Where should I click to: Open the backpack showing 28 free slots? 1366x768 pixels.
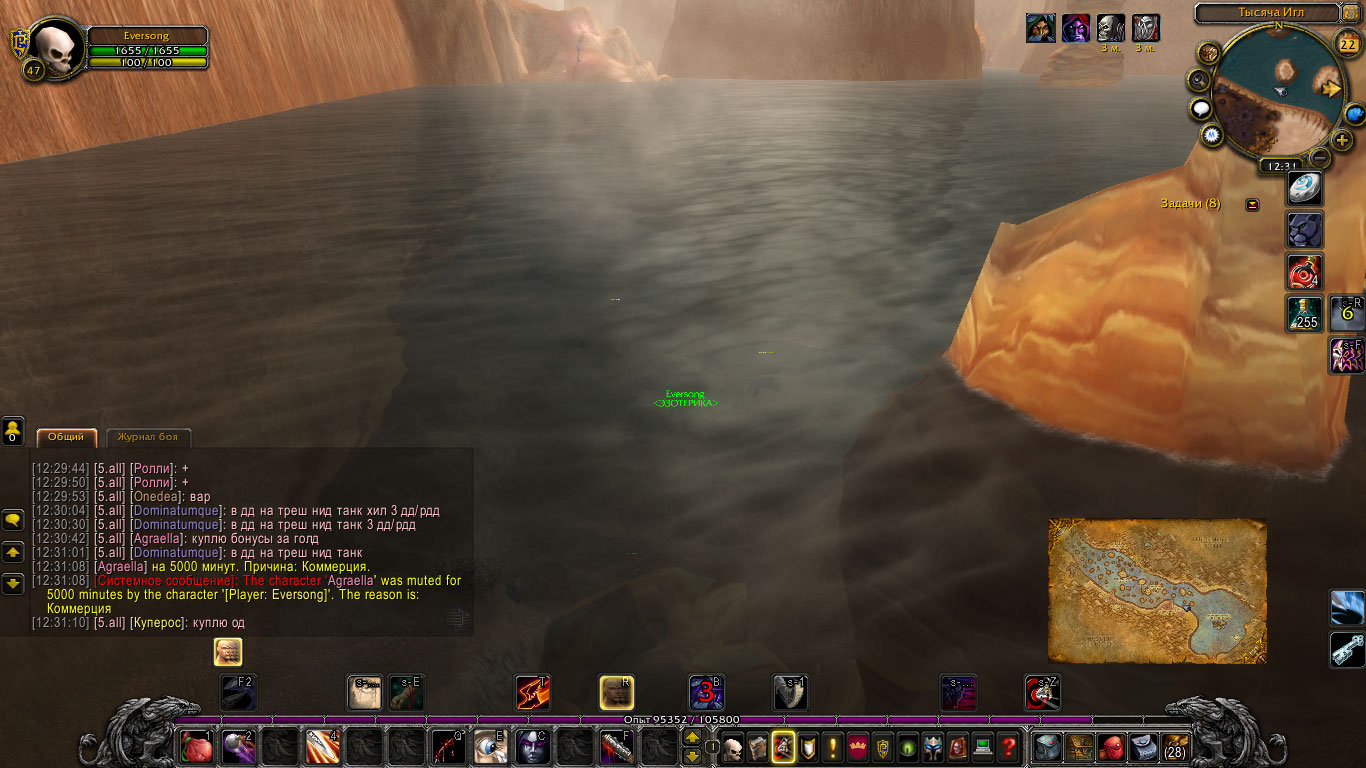pos(1174,747)
